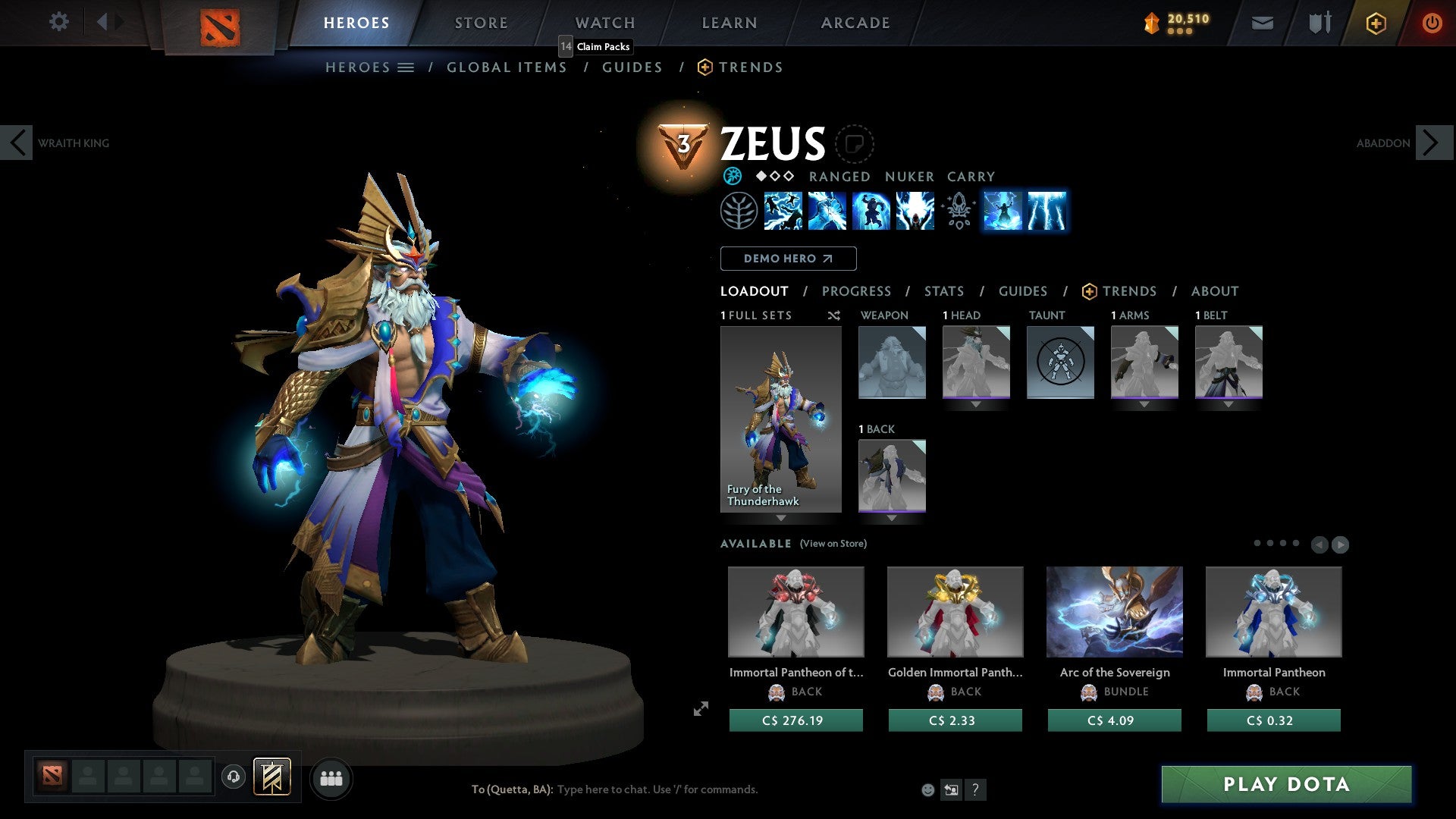Click the Aghanim's Scepter upgrade icon
This screenshot has width=1456, height=819.
(x=958, y=212)
